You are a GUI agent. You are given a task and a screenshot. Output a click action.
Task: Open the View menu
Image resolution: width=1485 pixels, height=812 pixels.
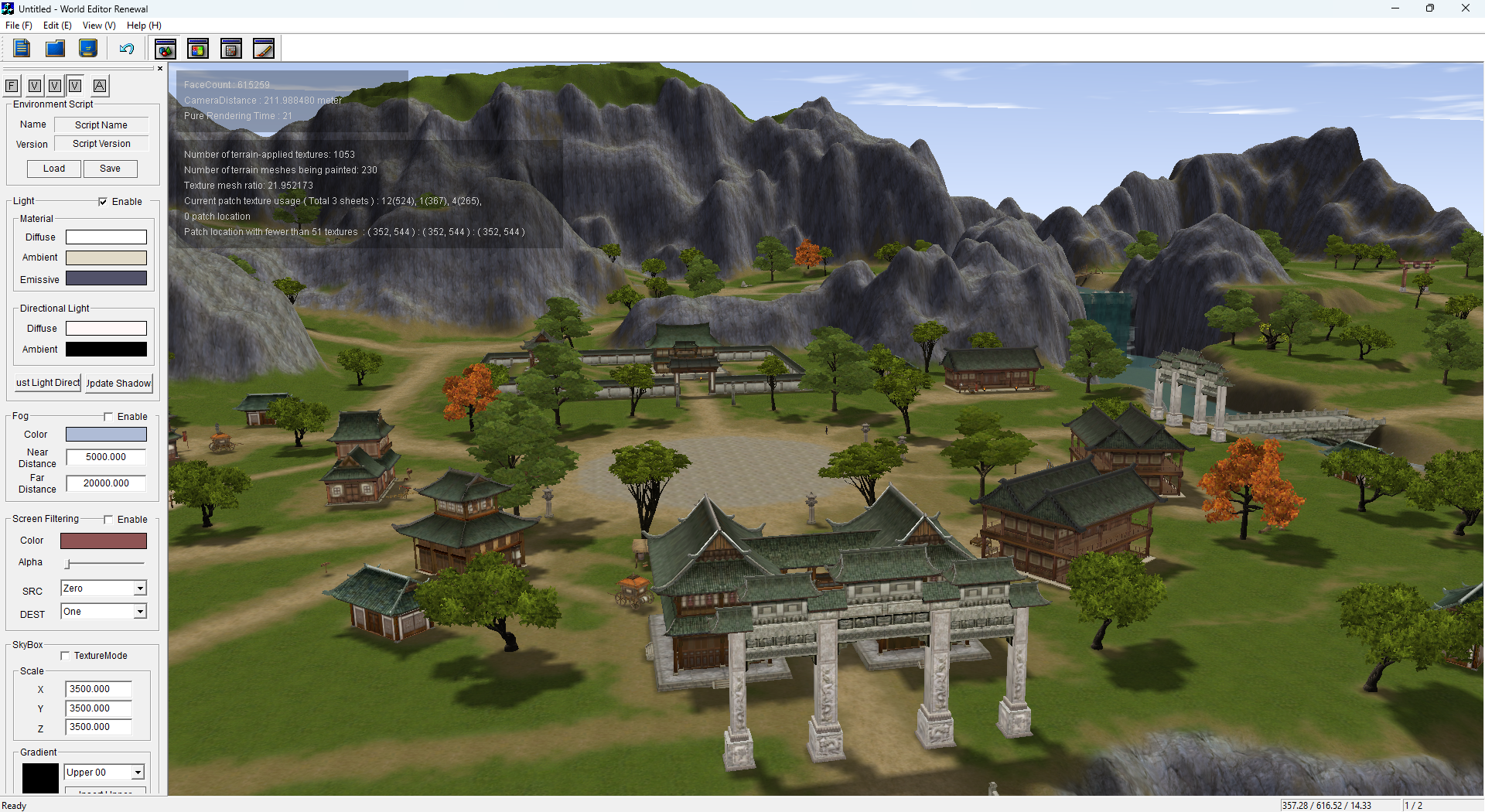98,26
